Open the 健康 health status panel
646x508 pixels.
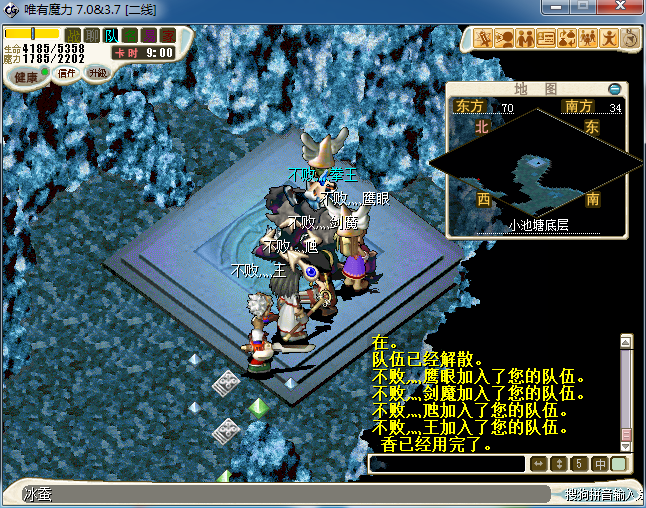coord(26,76)
